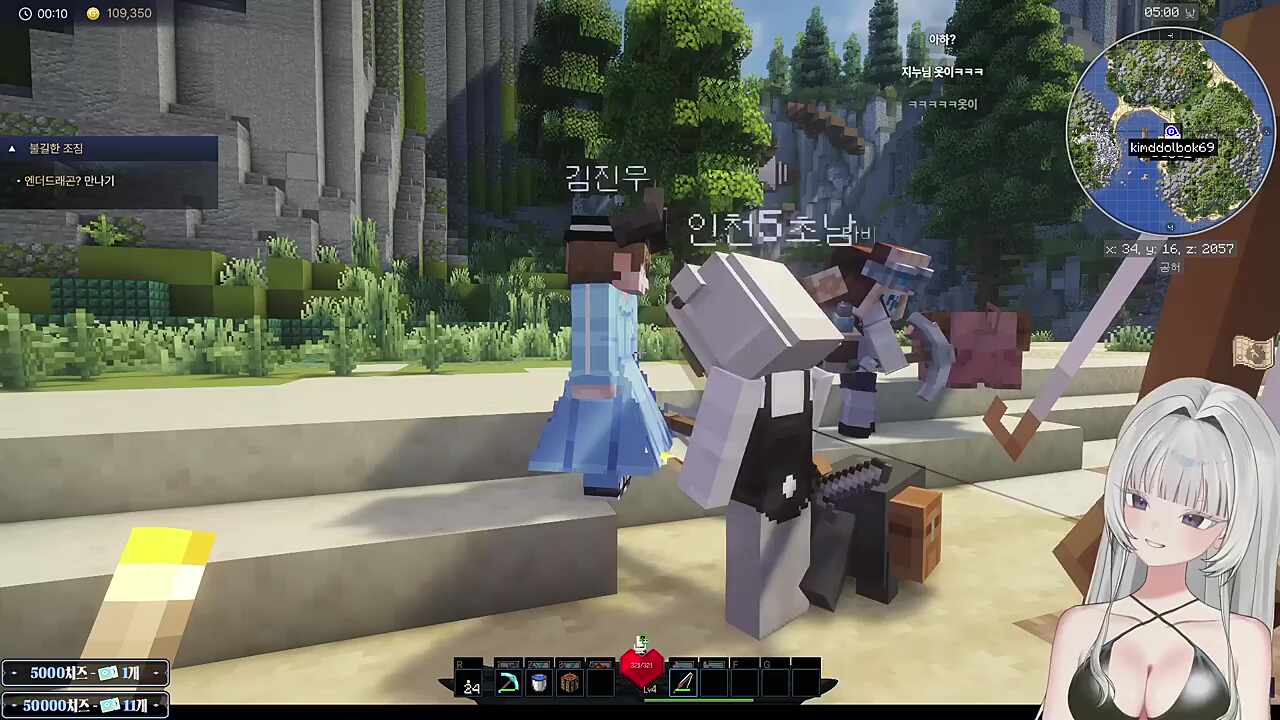Select the water bucket hotbar slot
The image size is (1280, 720).
538,682
